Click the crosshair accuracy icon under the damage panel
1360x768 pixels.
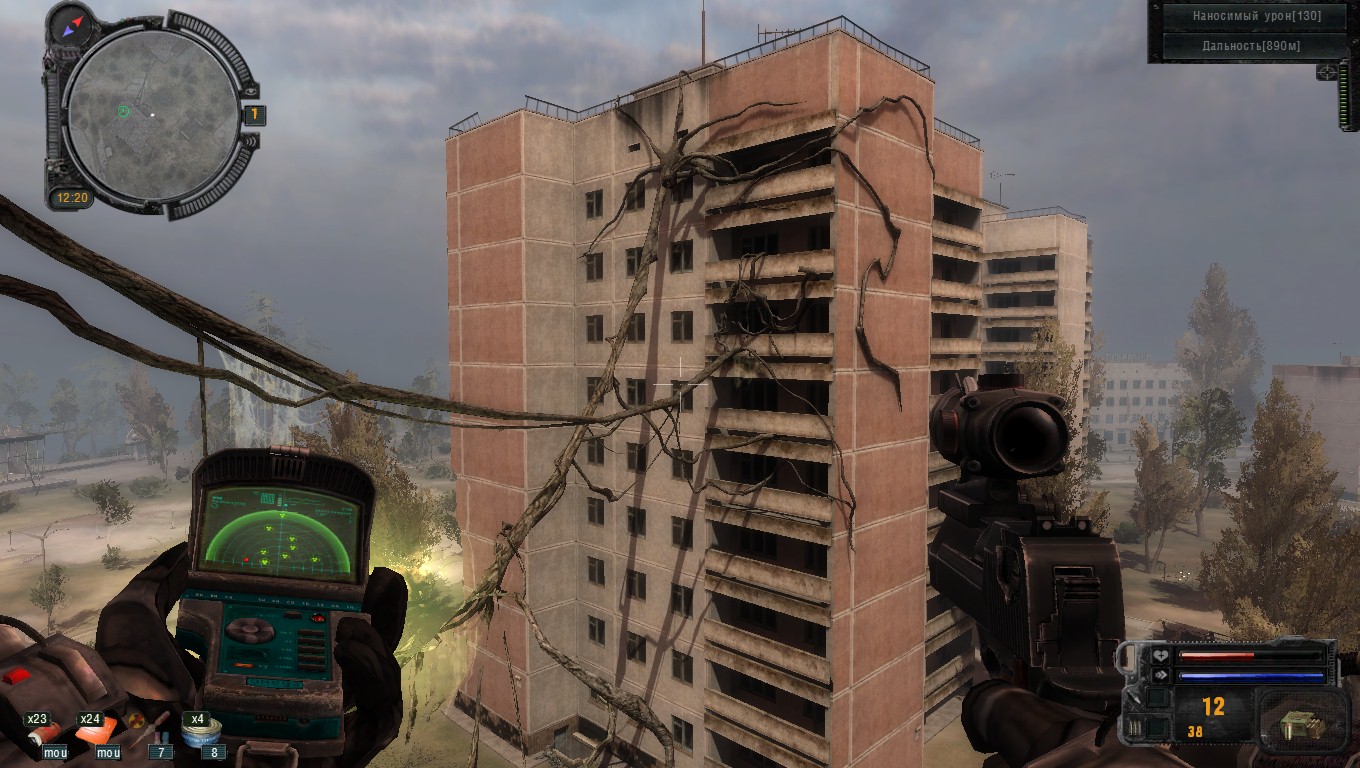click(x=1326, y=73)
